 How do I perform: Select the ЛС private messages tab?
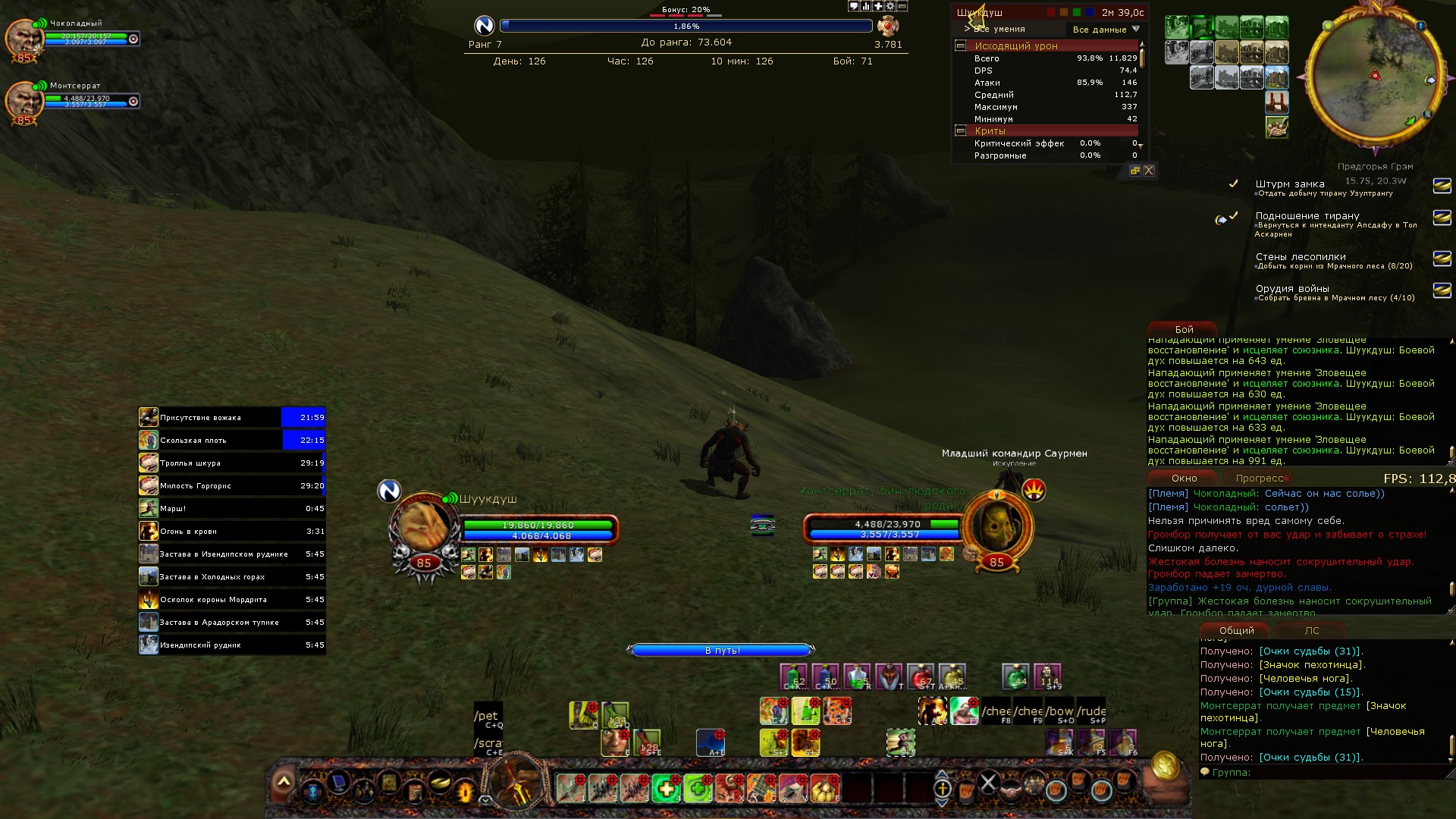[x=1312, y=631]
